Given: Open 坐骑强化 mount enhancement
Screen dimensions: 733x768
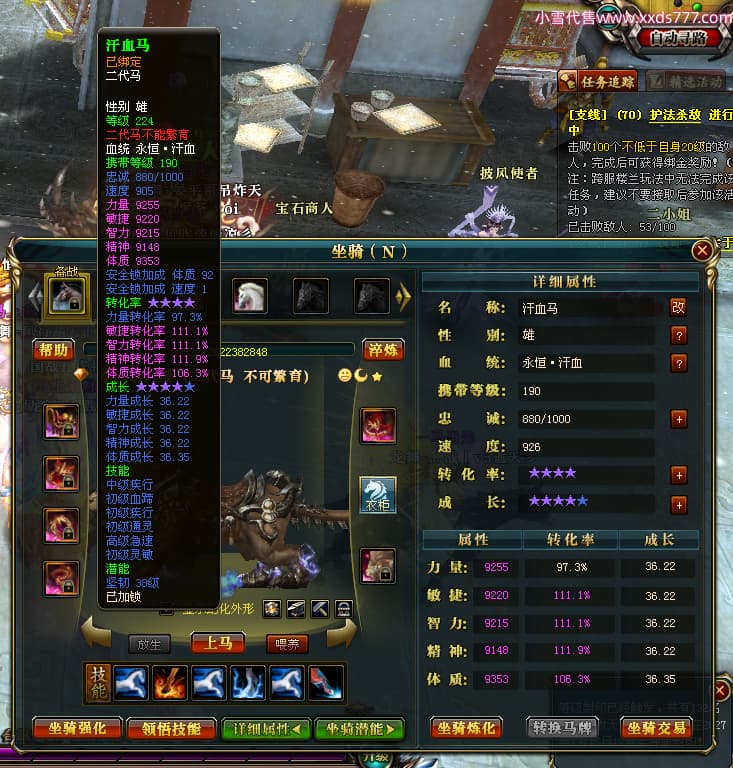Looking at the screenshot, I should (x=77, y=728).
